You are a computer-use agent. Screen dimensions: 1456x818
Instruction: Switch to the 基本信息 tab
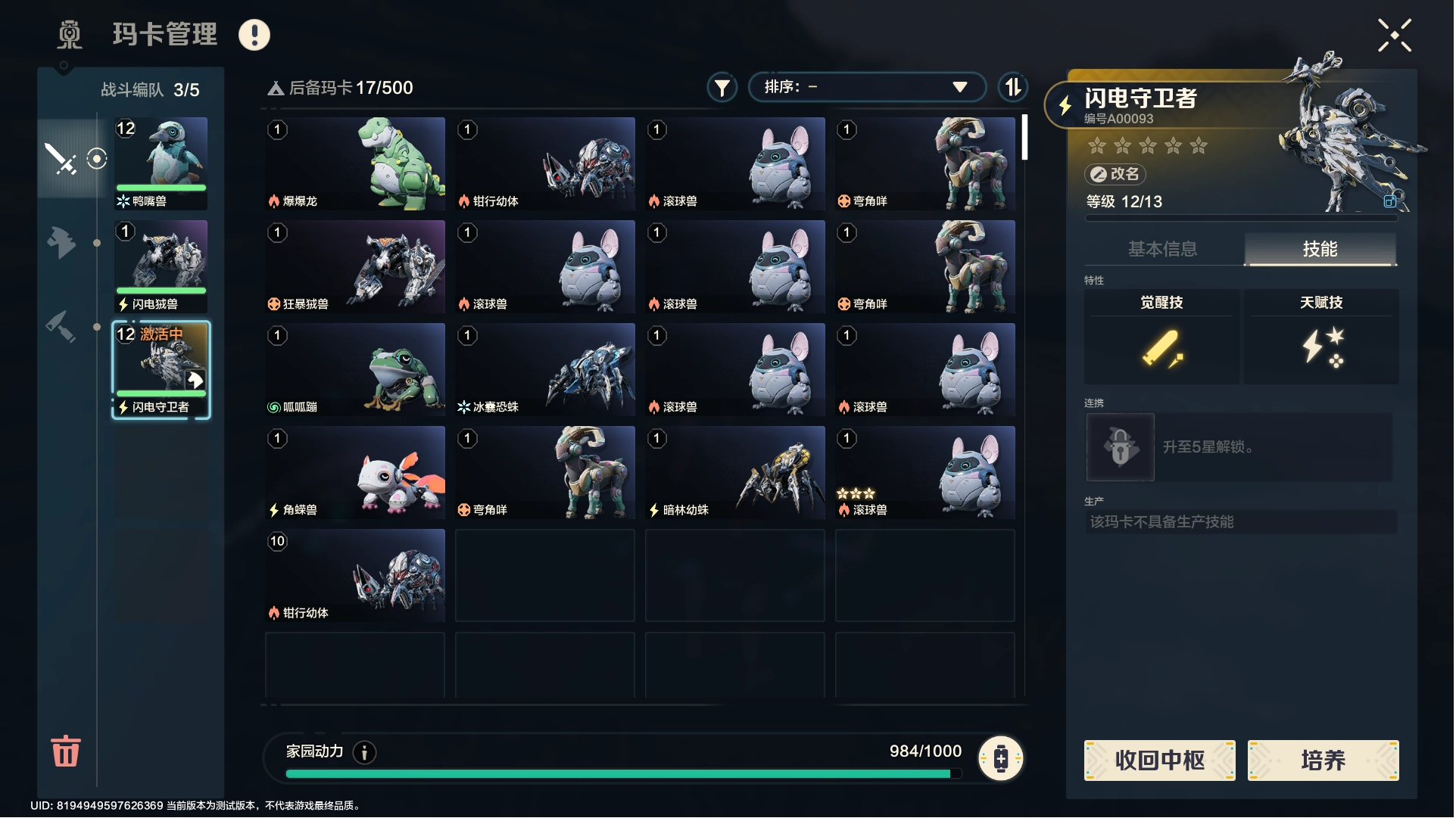pyautogui.click(x=1162, y=249)
